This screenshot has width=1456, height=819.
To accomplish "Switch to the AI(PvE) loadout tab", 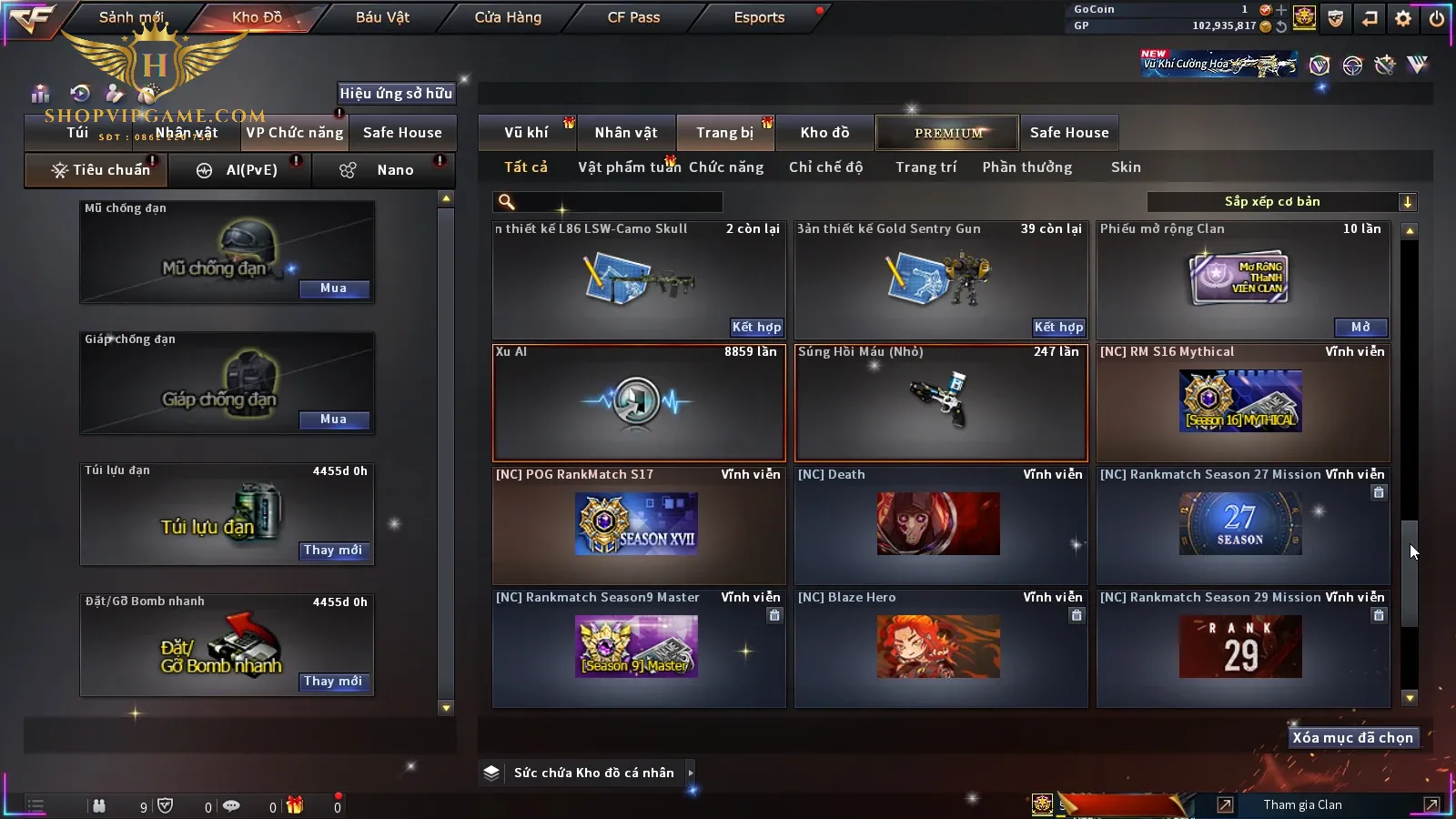I will (240, 170).
